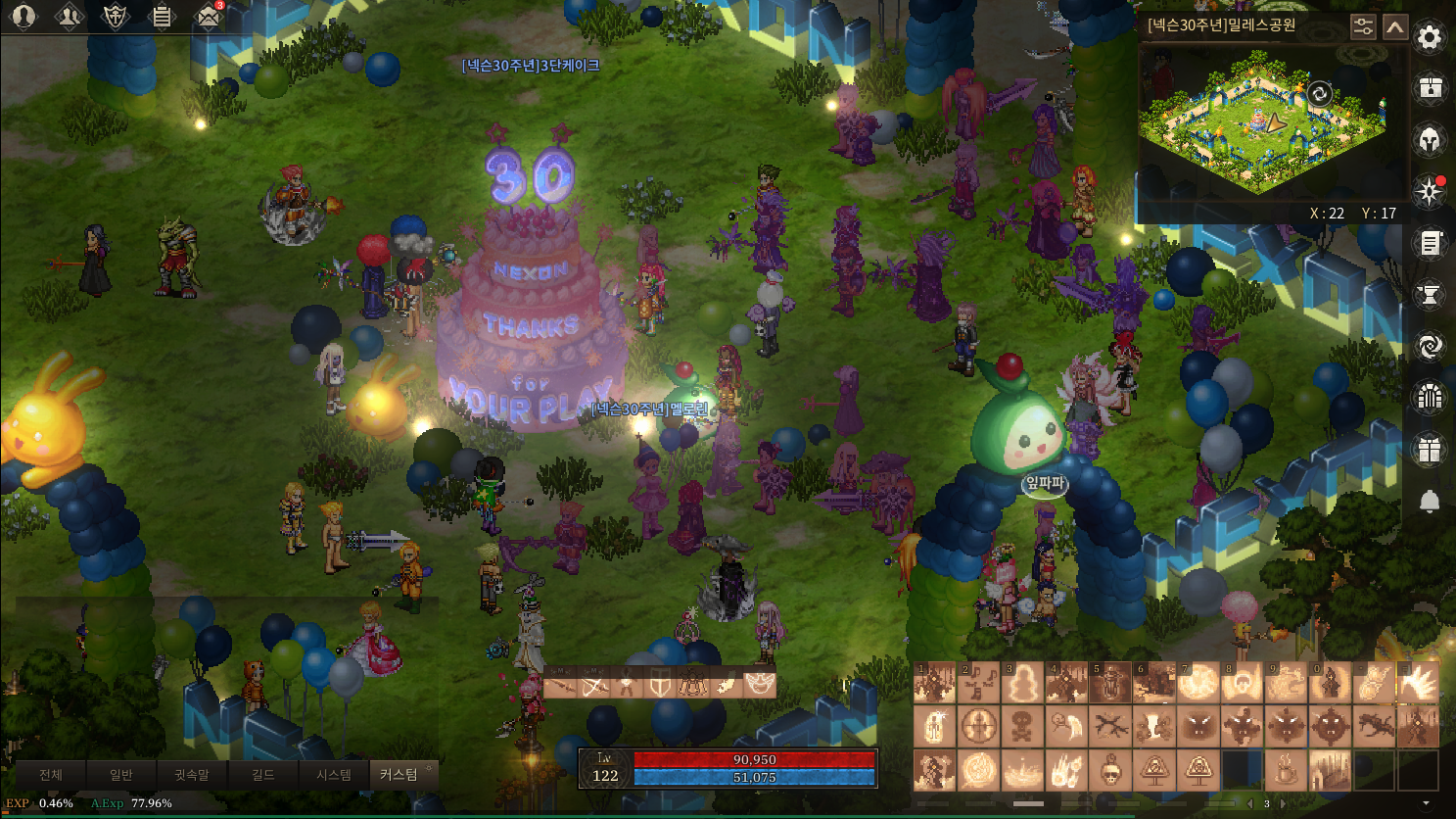1456x819 pixels.
Task: Open the gift box icon
Action: tap(1430, 450)
